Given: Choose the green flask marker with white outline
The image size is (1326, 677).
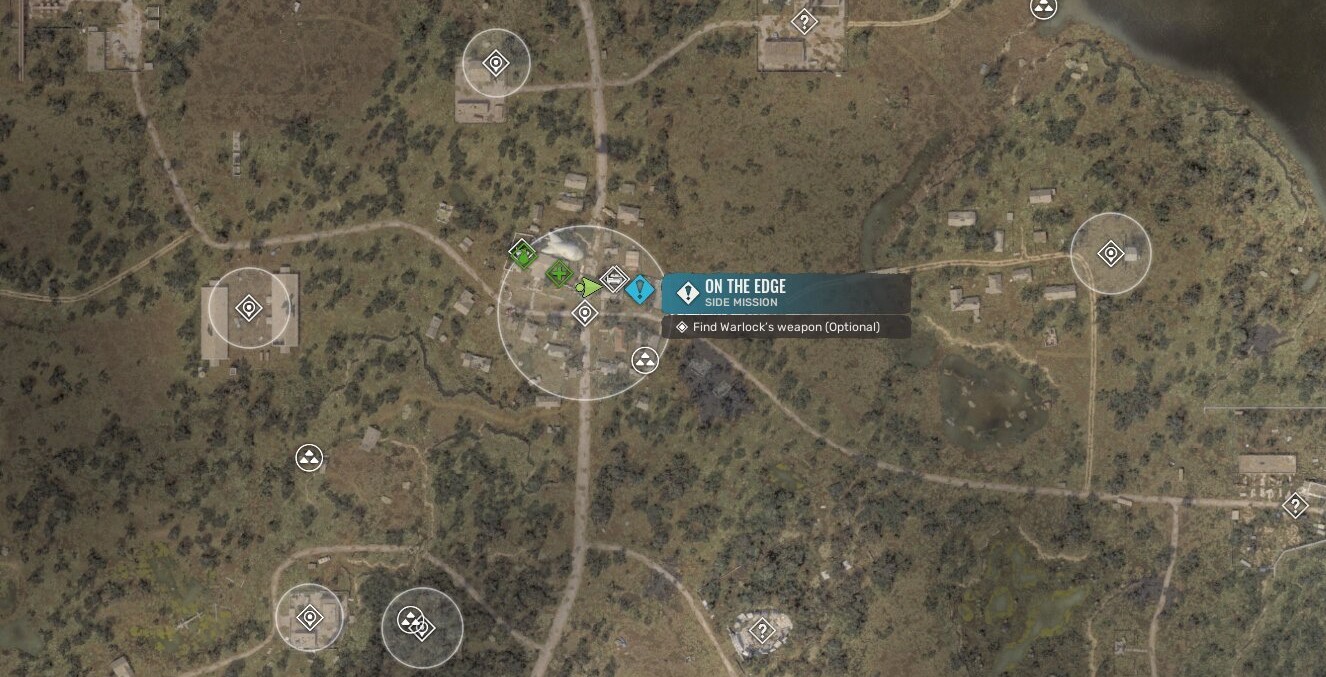Looking at the screenshot, I should (522, 253).
